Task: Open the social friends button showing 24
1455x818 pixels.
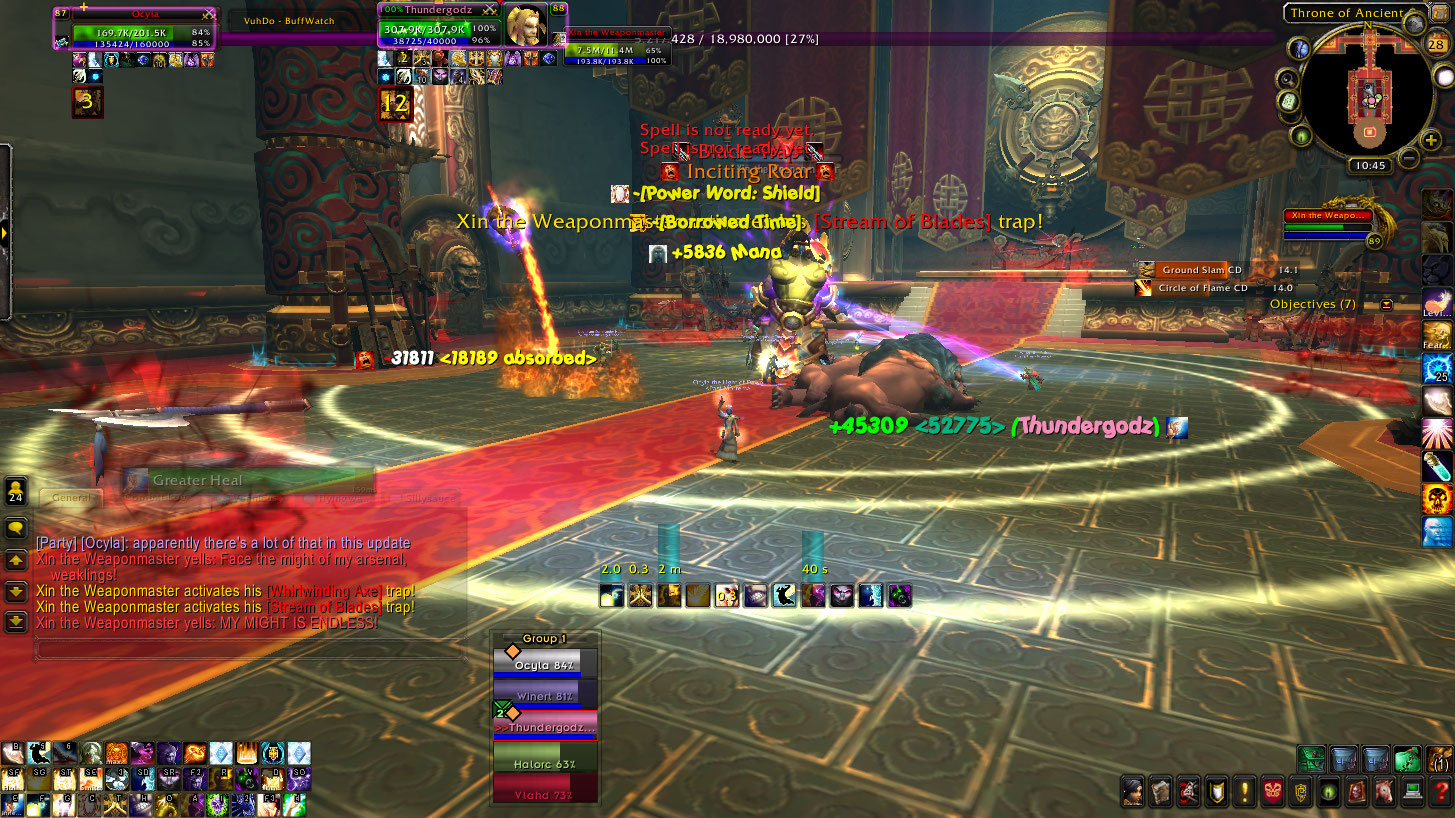Action: tap(16, 493)
